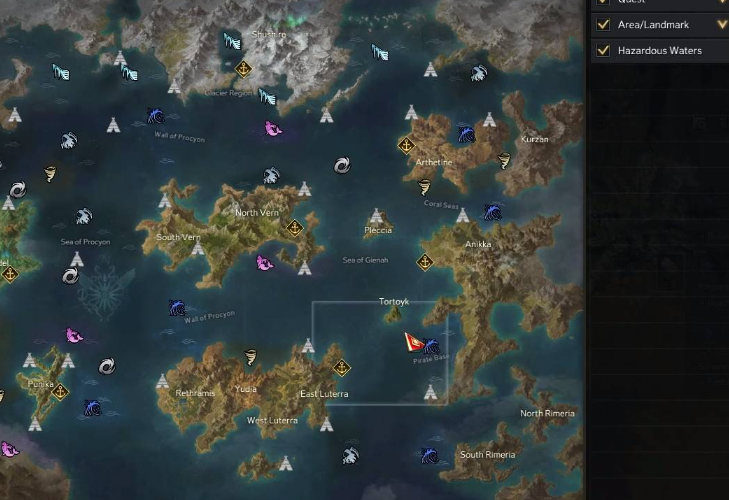This screenshot has width=729, height=500.
Task: Click the South Rimeria continent label
Action: click(x=488, y=455)
